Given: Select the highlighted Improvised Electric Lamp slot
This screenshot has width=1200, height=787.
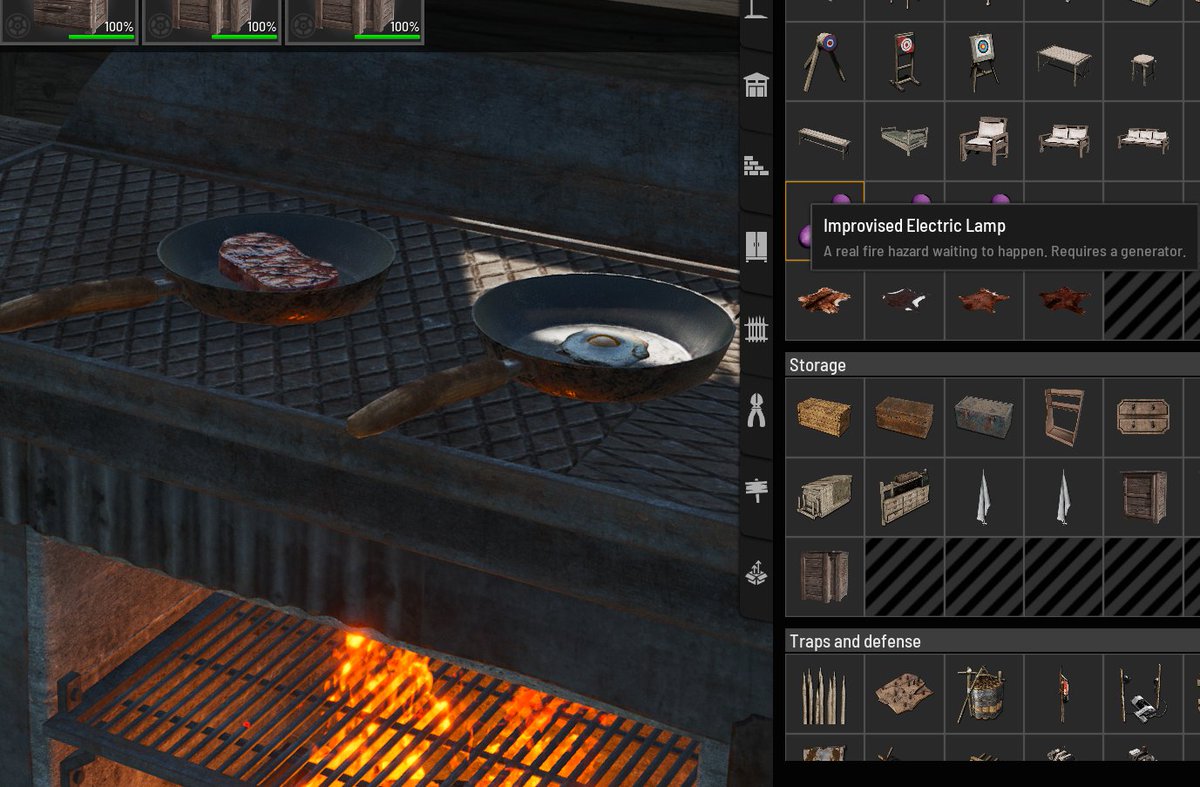Looking at the screenshot, I should (x=824, y=221).
